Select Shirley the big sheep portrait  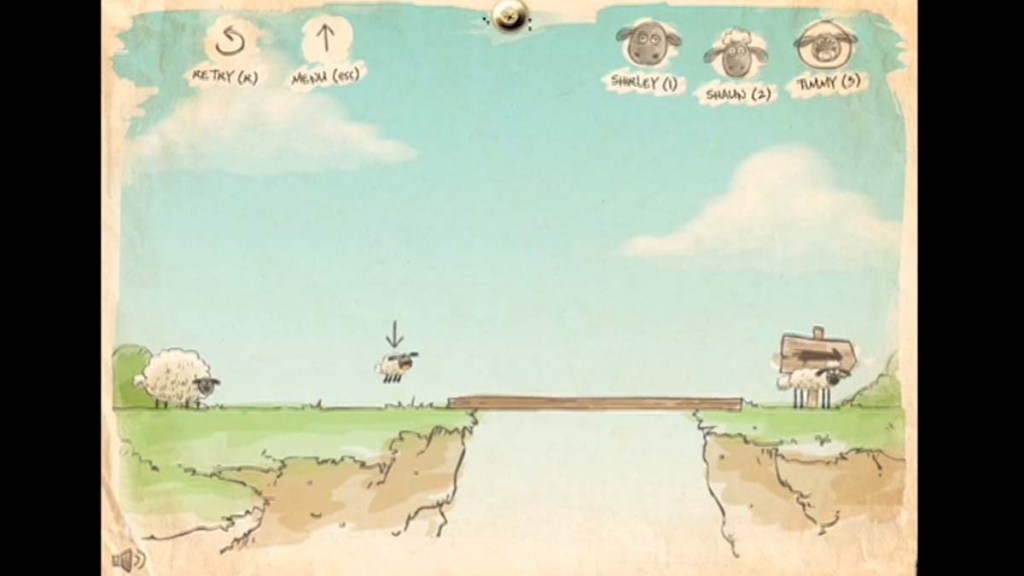643,48
